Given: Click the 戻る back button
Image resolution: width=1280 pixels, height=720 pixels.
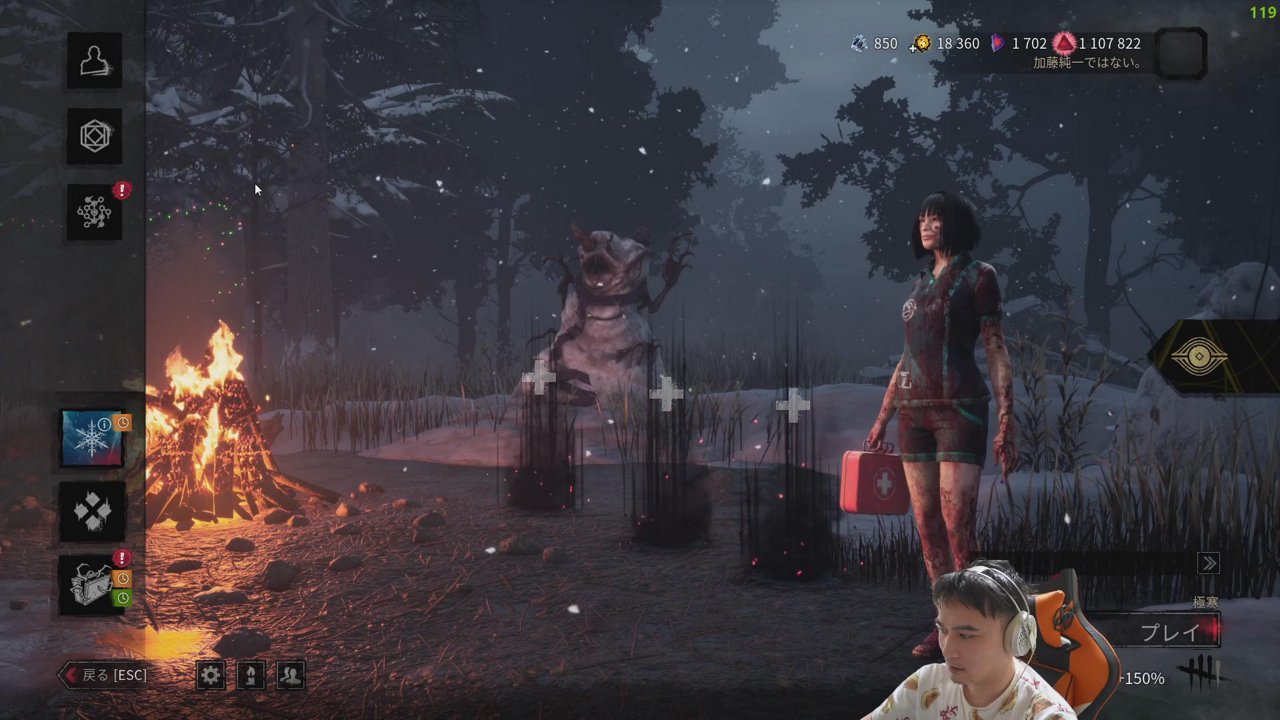Looking at the screenshot, I should (x=105, y=675).
